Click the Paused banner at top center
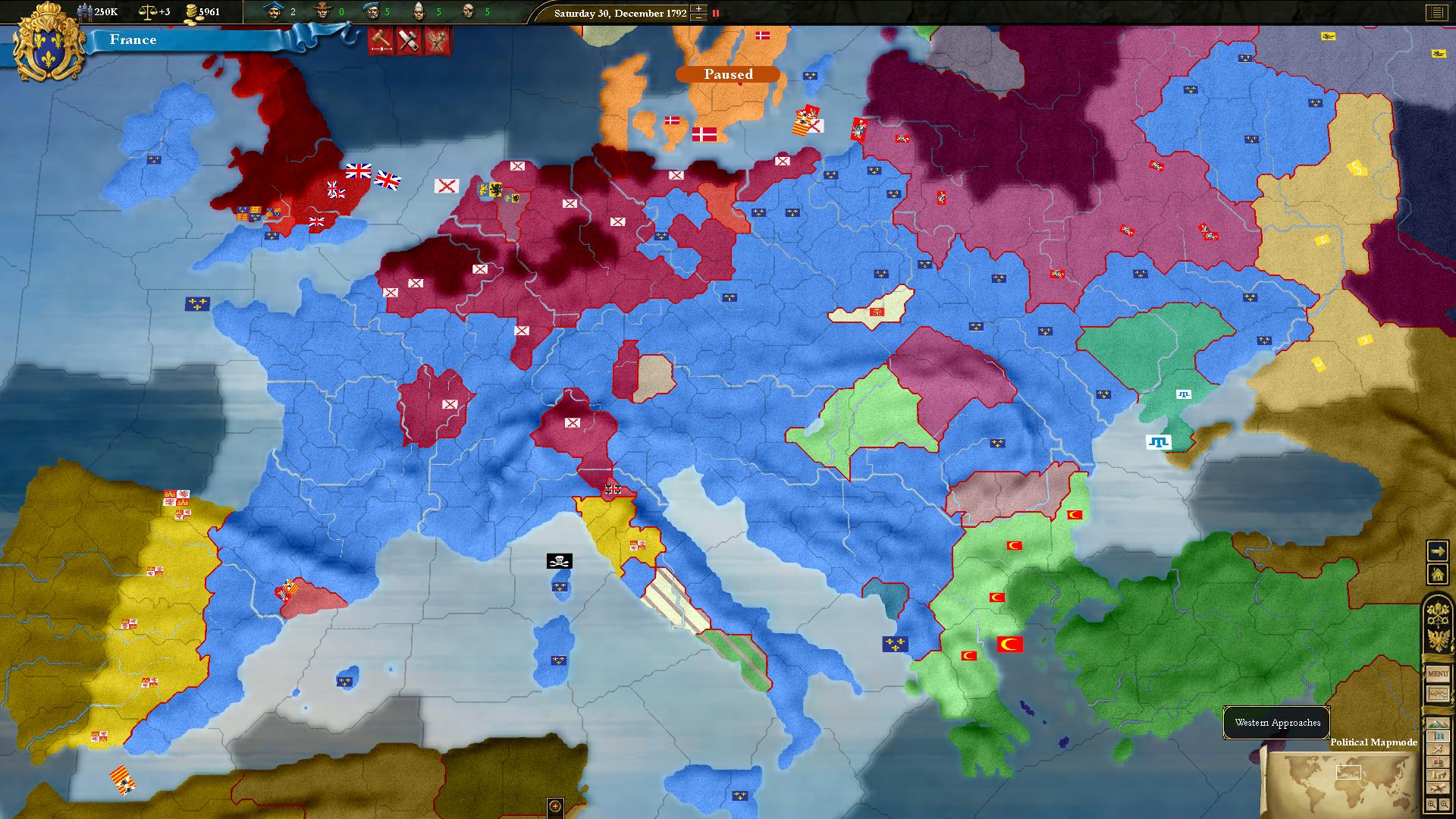This screenshot has height=819, width=1456. (728, 74)
